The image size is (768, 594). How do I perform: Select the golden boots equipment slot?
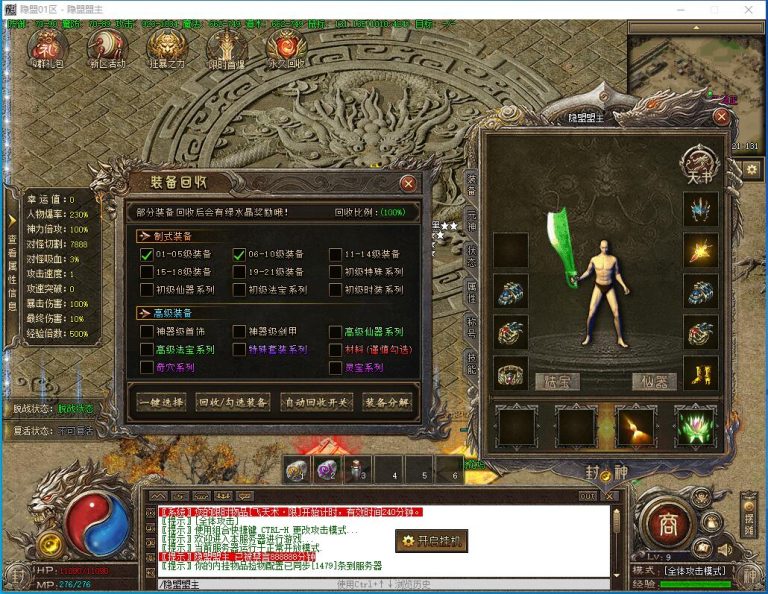(x=700, y=372)
